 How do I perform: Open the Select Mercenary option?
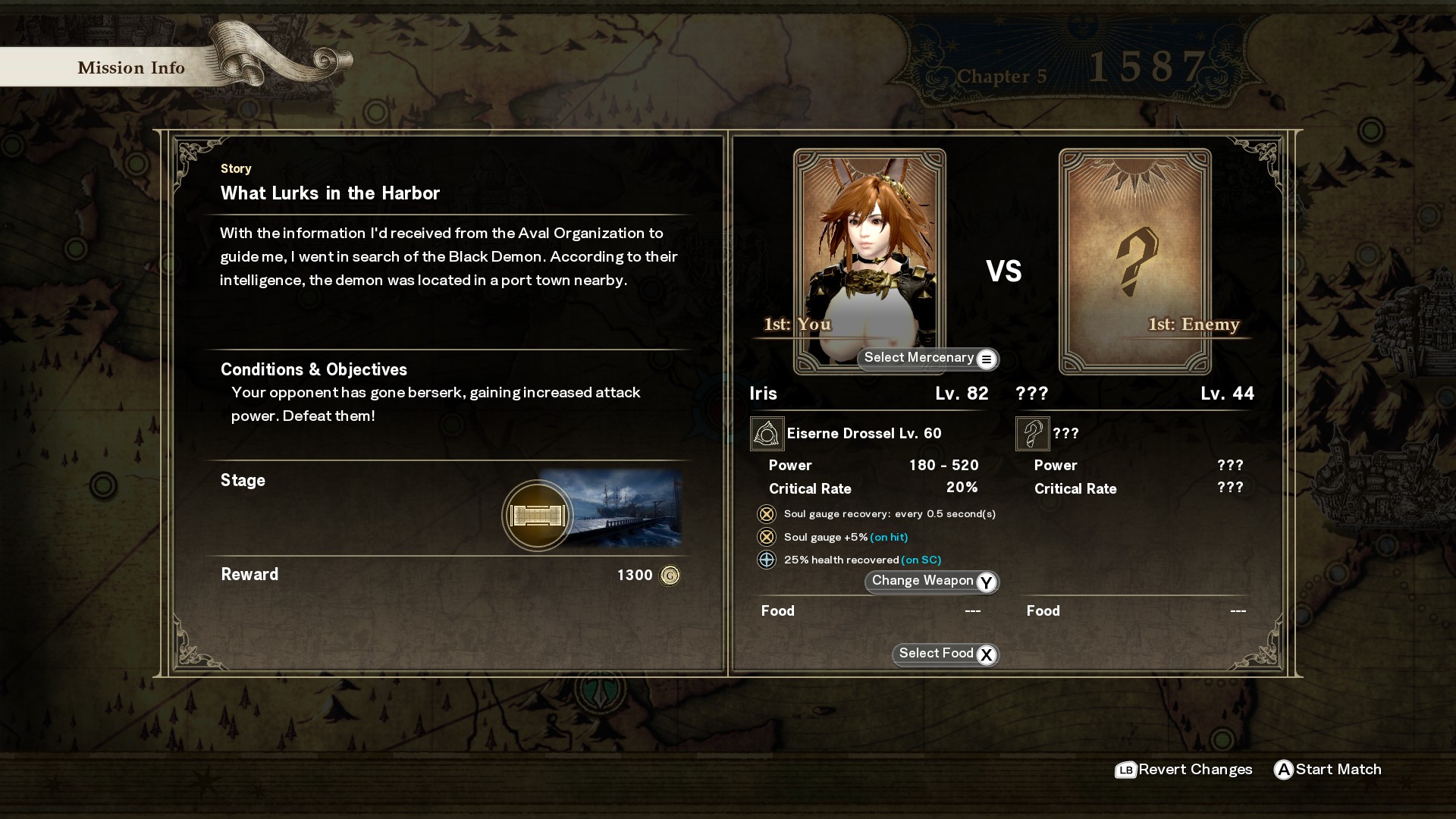tap(927, 359)
